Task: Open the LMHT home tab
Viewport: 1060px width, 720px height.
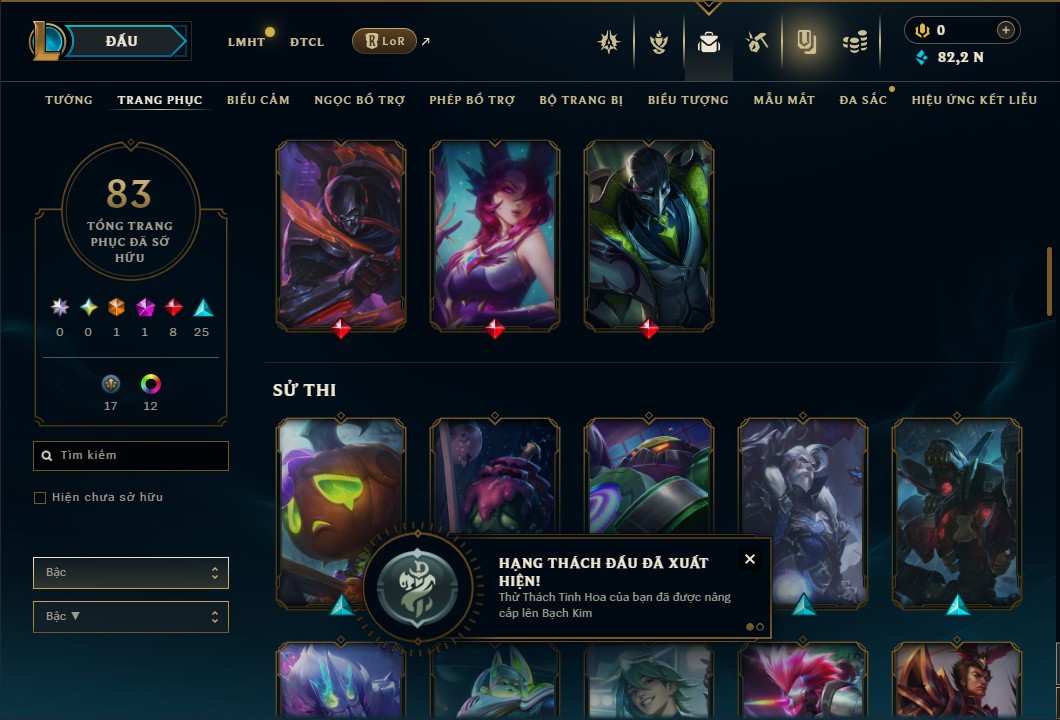Action: pyautogui.click(x=246, y=42)
